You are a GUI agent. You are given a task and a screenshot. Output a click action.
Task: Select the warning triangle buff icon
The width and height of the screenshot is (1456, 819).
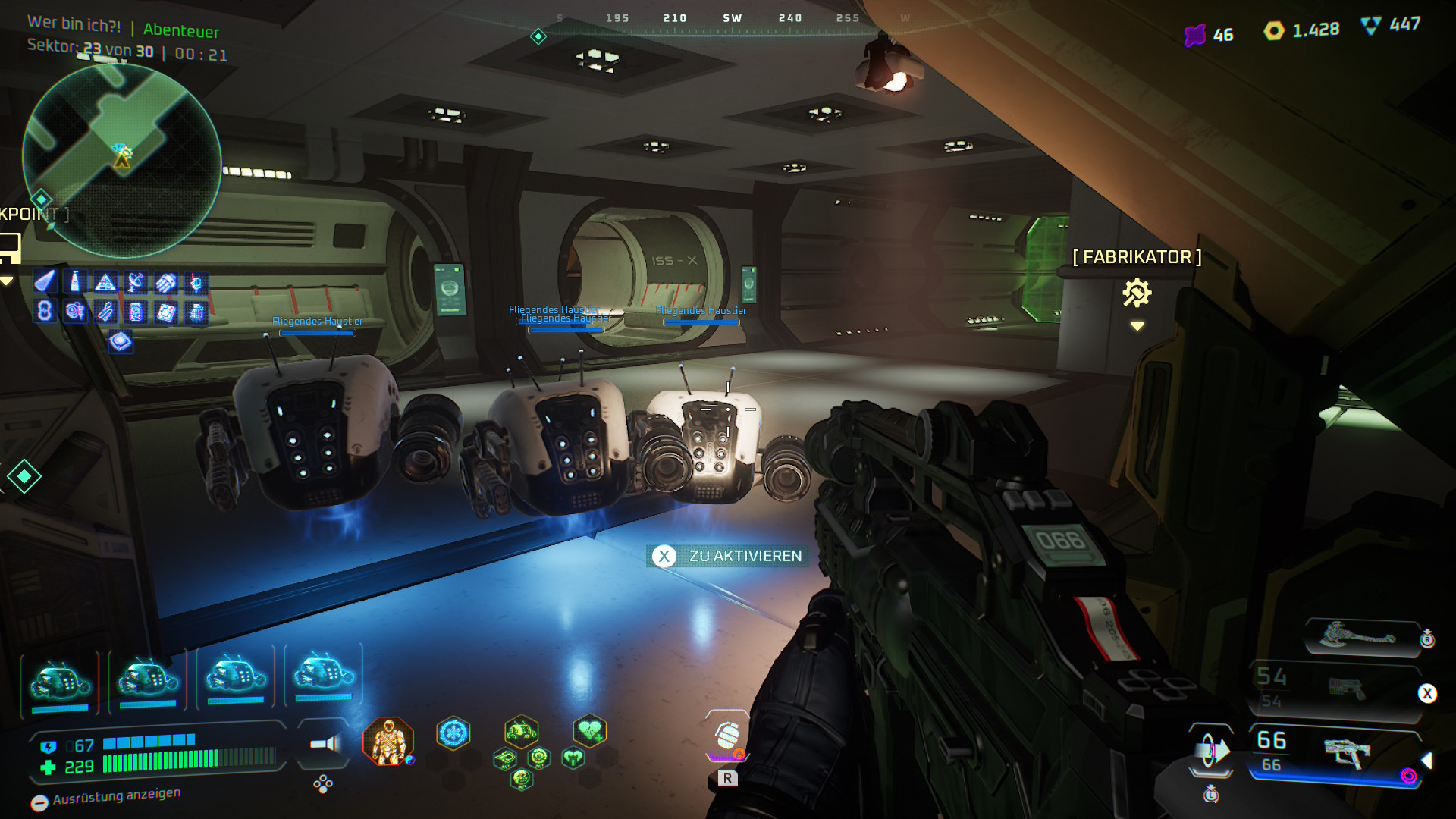point(105,283)
